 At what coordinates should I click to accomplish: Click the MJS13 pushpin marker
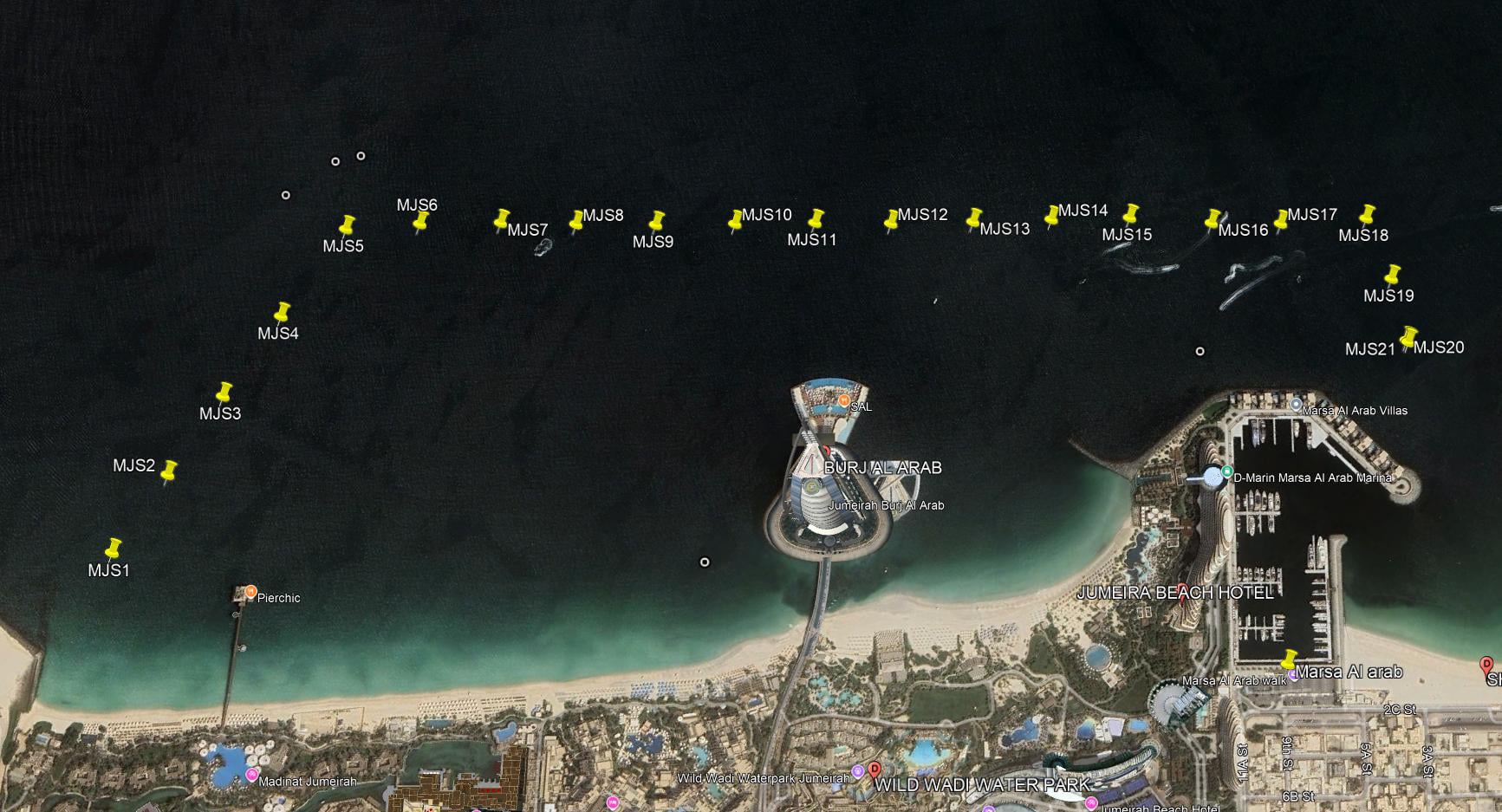tap(974, 218)
